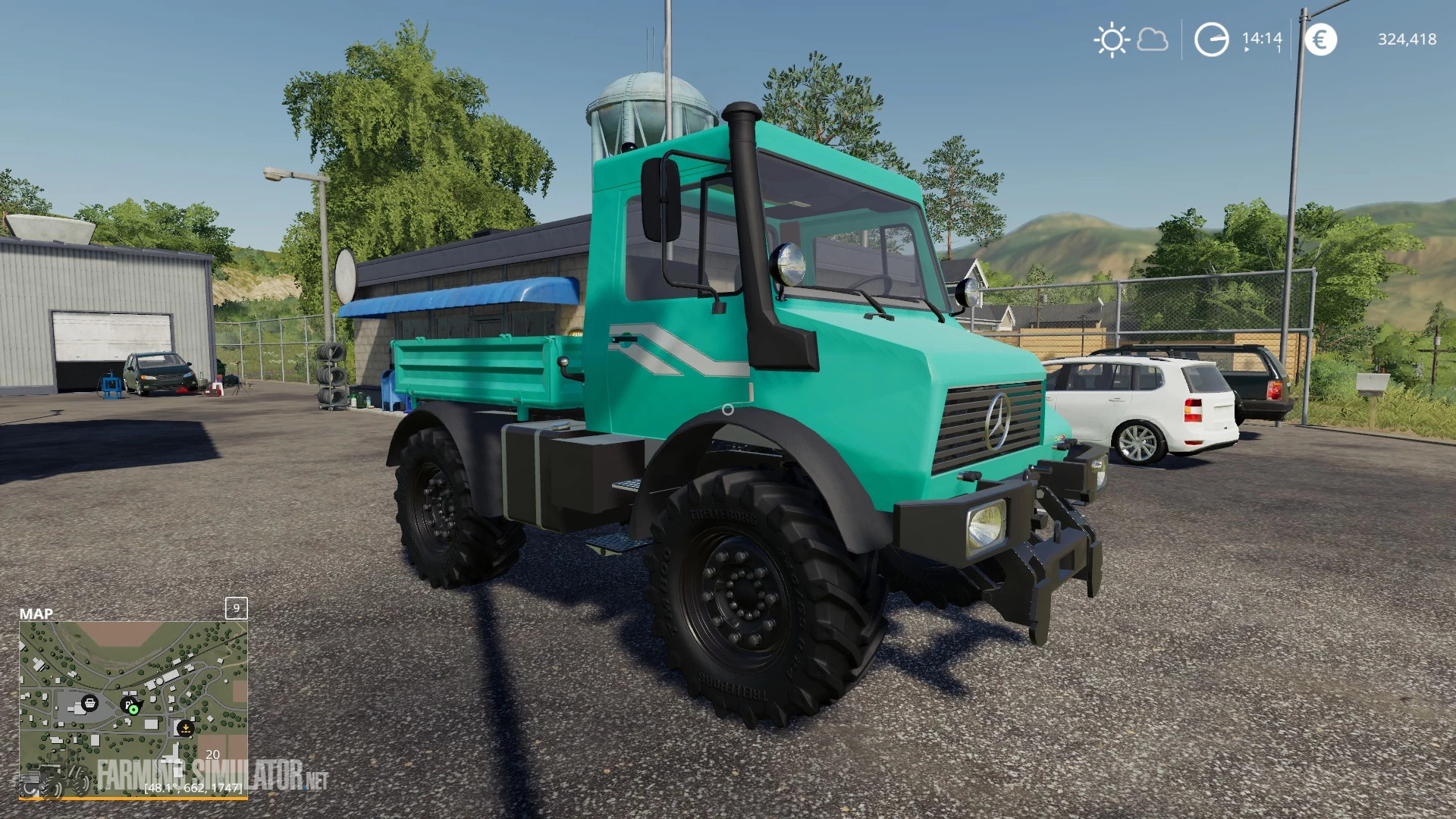Click the gas station icon on the map
This screenshot has width=1456, height=819.
[x=128, y=704]
